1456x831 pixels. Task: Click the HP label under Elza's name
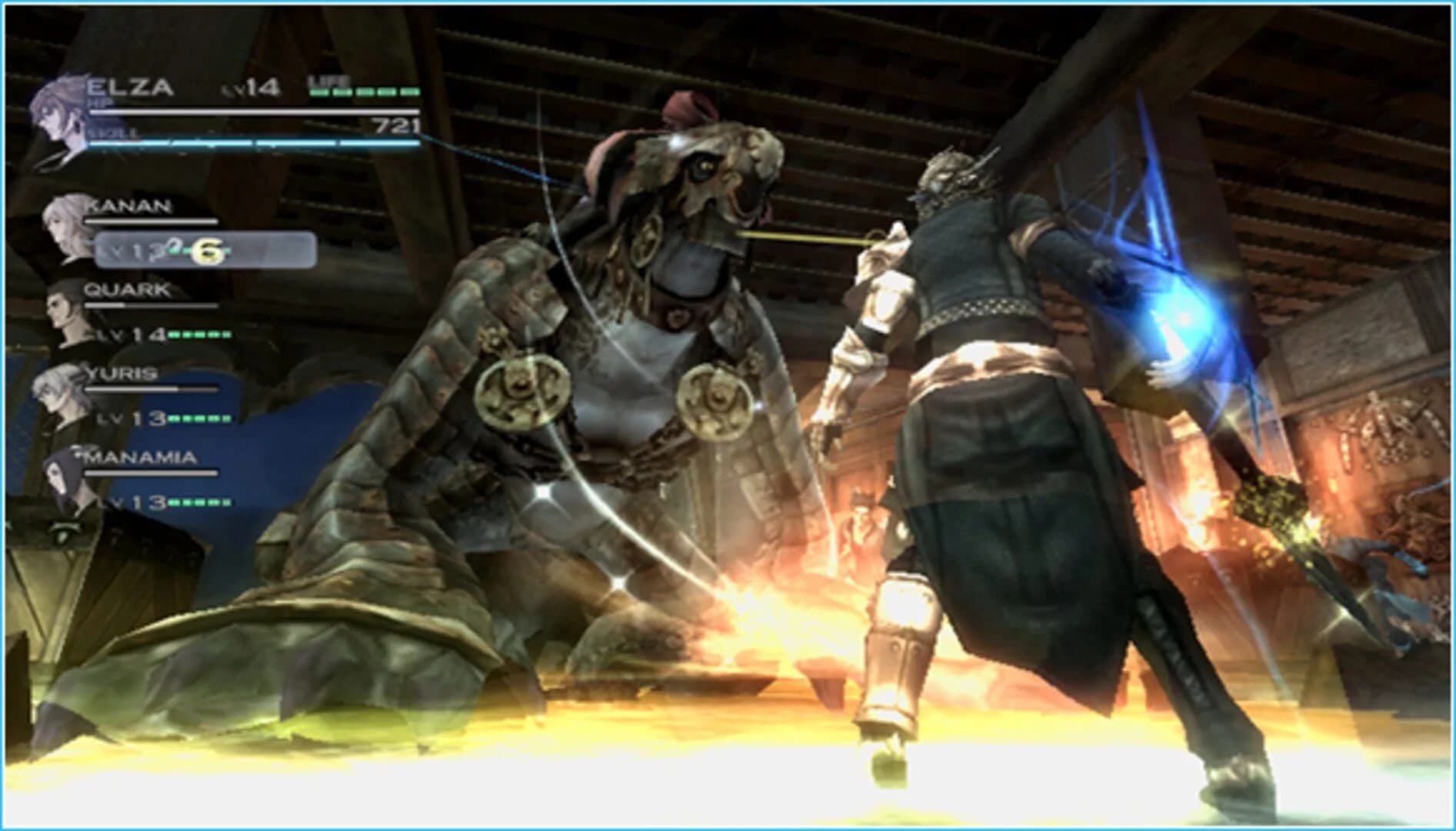pyautogui.click(x=100, y=103)
